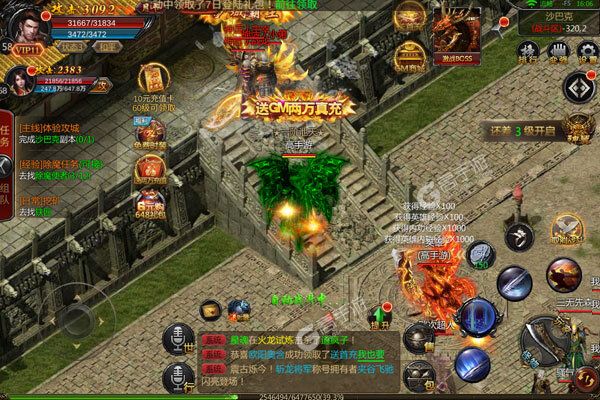The image size is (600, 400).
Task: Click the female companion portrait
Action: 19,80
